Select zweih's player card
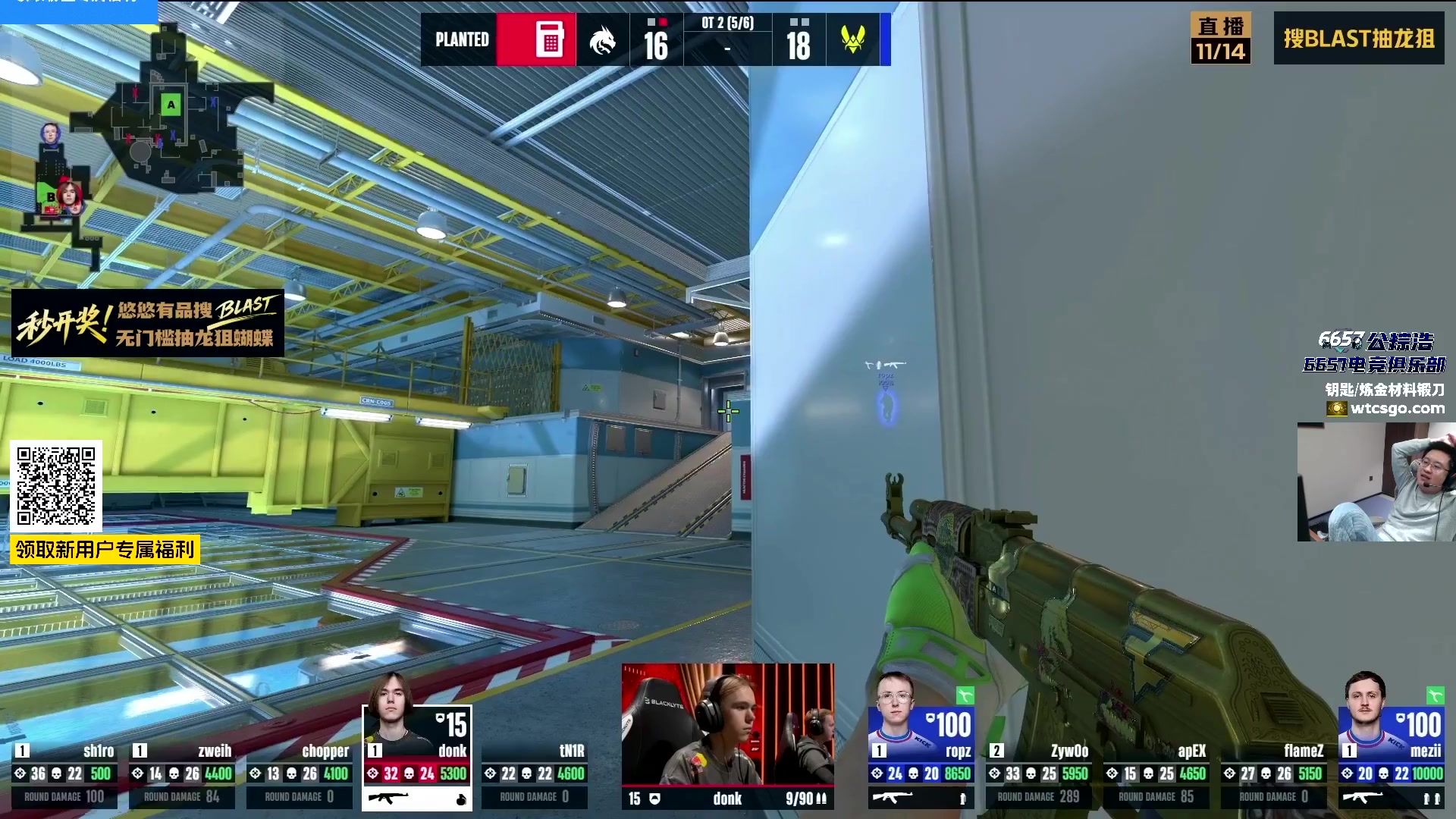The width and height of the screenshot is (1456, 819). tap(182, 773)
